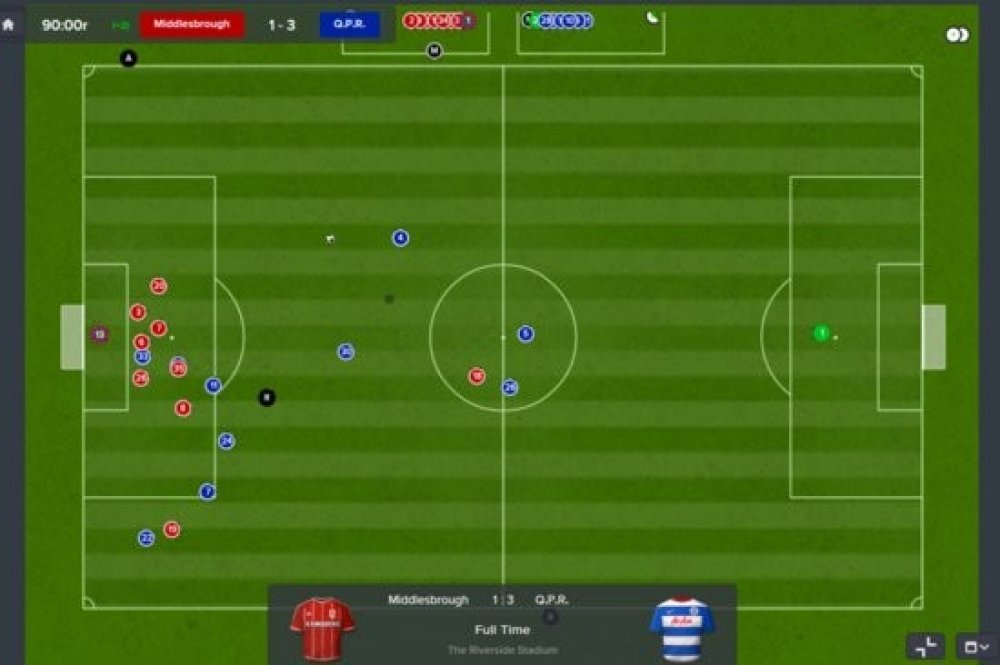The width and height of the screenshot is (1000, 665).
Task: Click the shrink view arrows button
Action: (925, 646)
